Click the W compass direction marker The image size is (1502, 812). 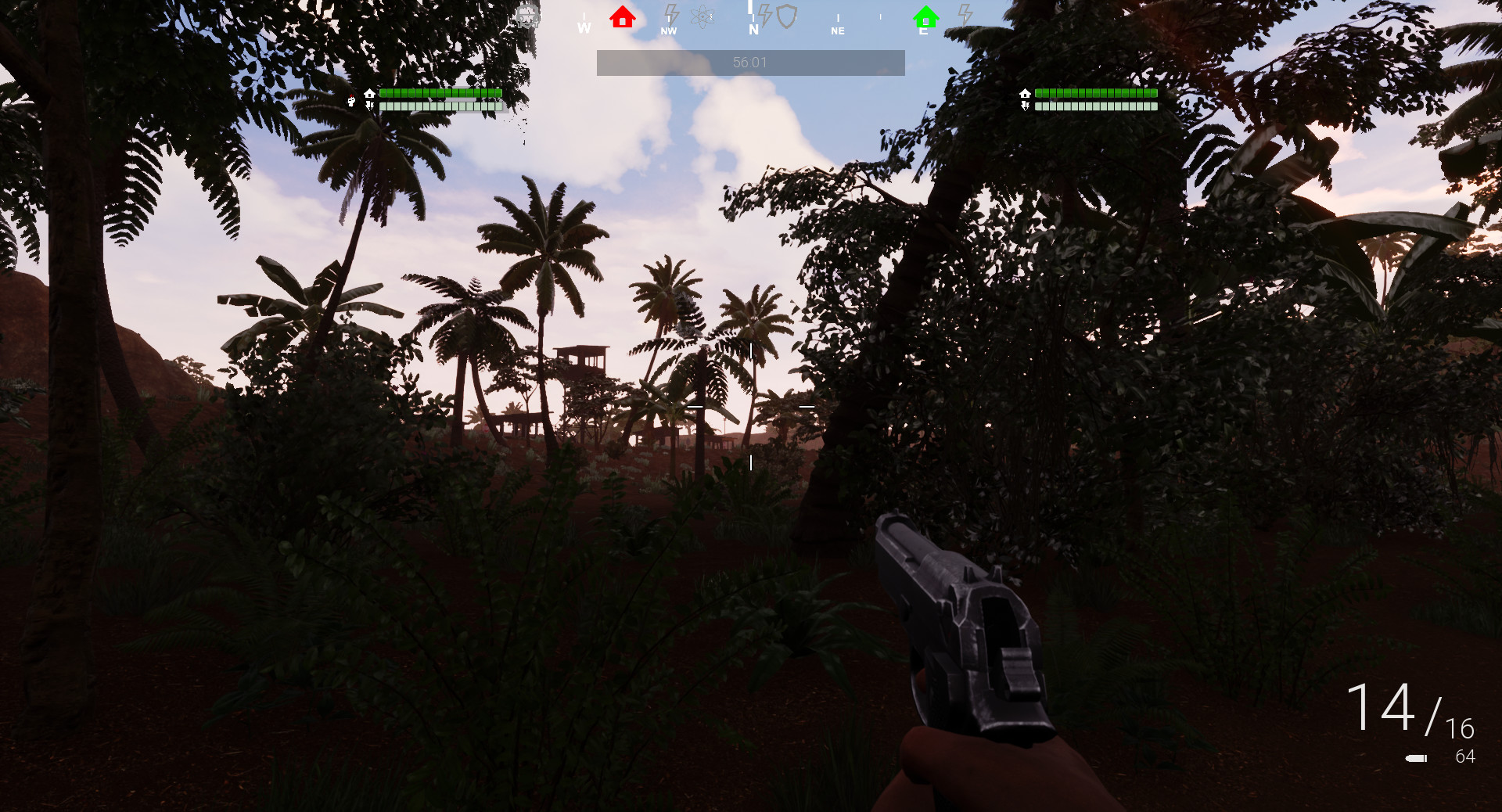[584, 27]
